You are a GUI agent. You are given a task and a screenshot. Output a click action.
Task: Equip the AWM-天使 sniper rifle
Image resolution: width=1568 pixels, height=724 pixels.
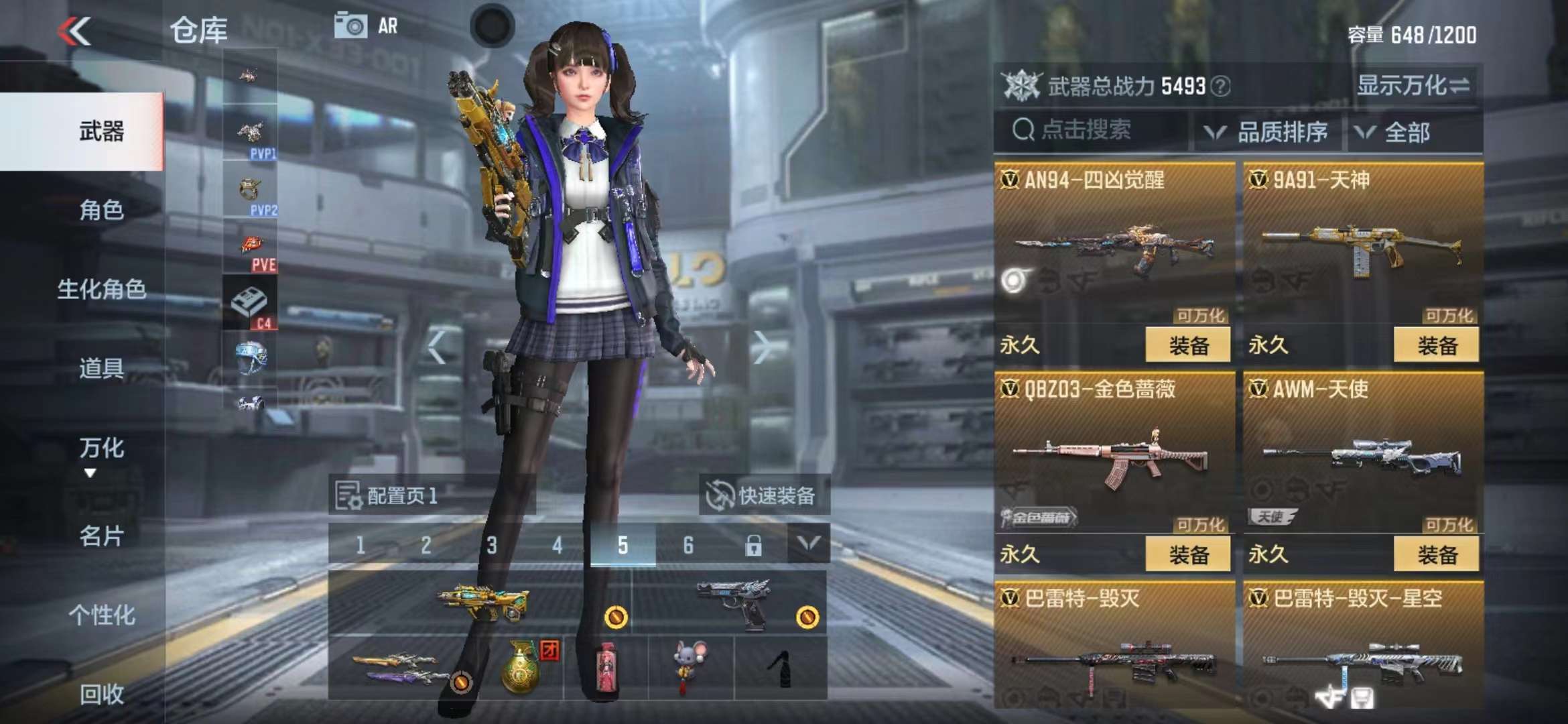coord(1437,555)
